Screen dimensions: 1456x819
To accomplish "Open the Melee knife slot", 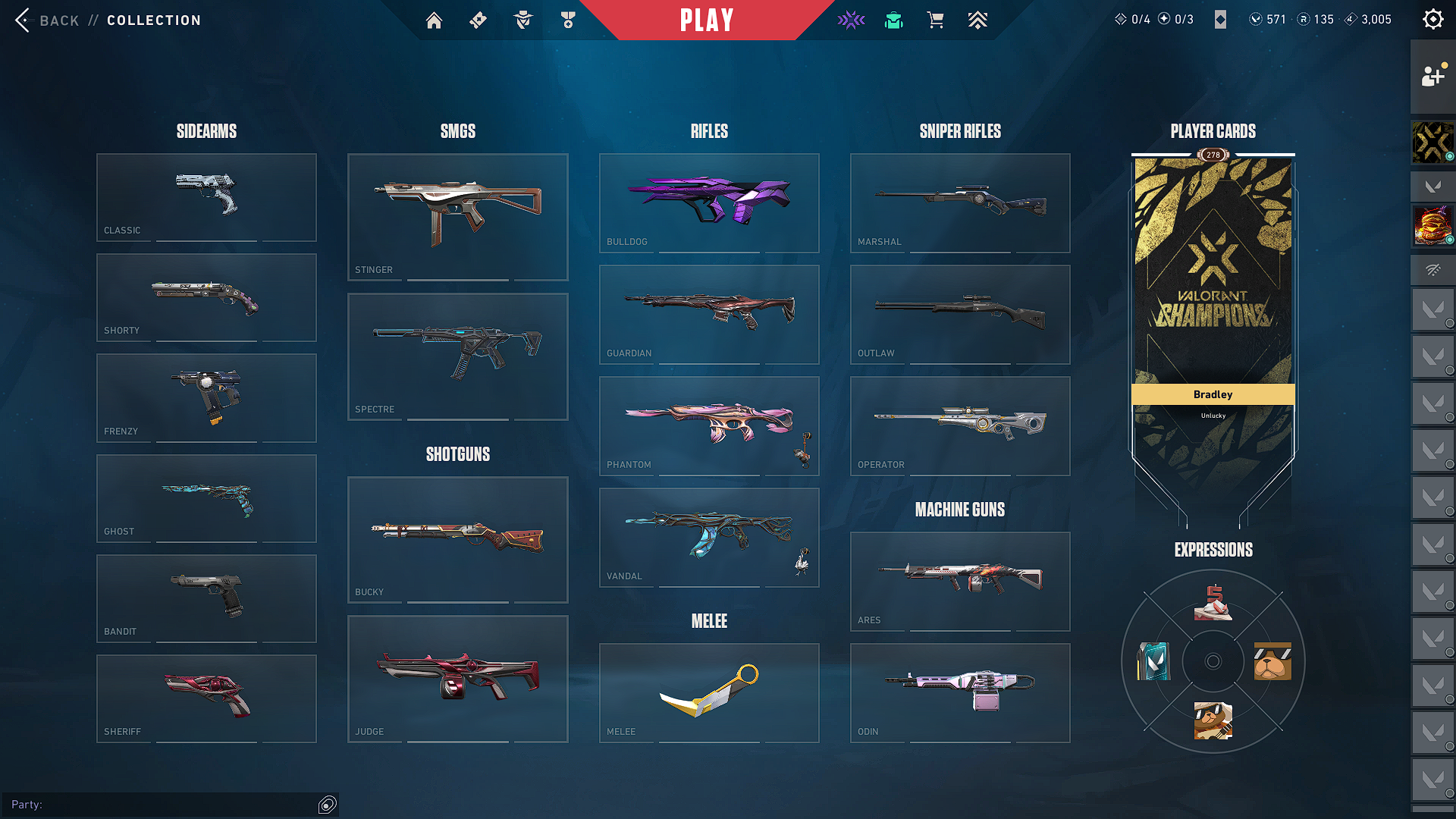I will tap(709, 692).
